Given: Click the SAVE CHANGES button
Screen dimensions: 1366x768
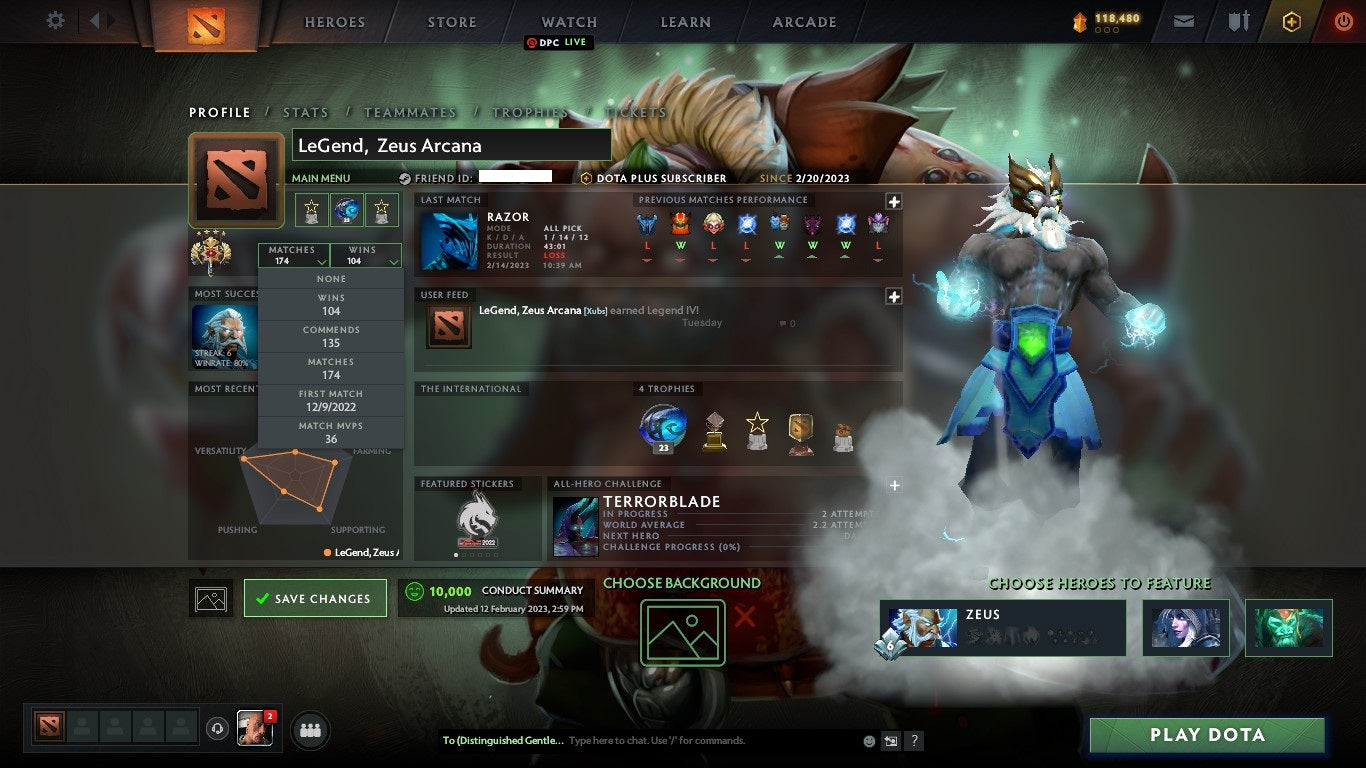Looking at the screenshot, I should 315,597.
